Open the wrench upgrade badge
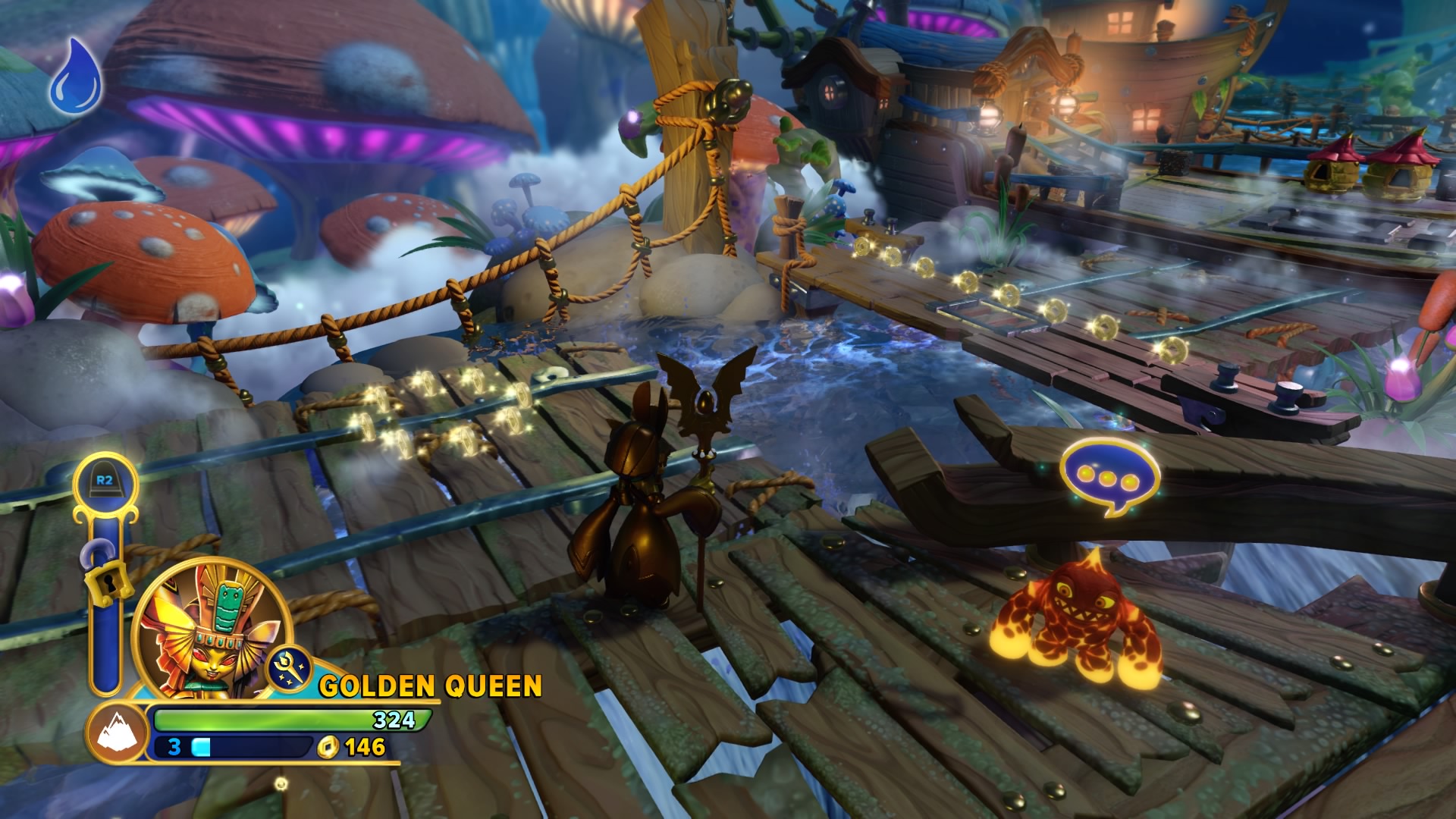Image resolution: width=1456 pixels, height=819 pixels. pyautogui.click(x=290, y=668)
